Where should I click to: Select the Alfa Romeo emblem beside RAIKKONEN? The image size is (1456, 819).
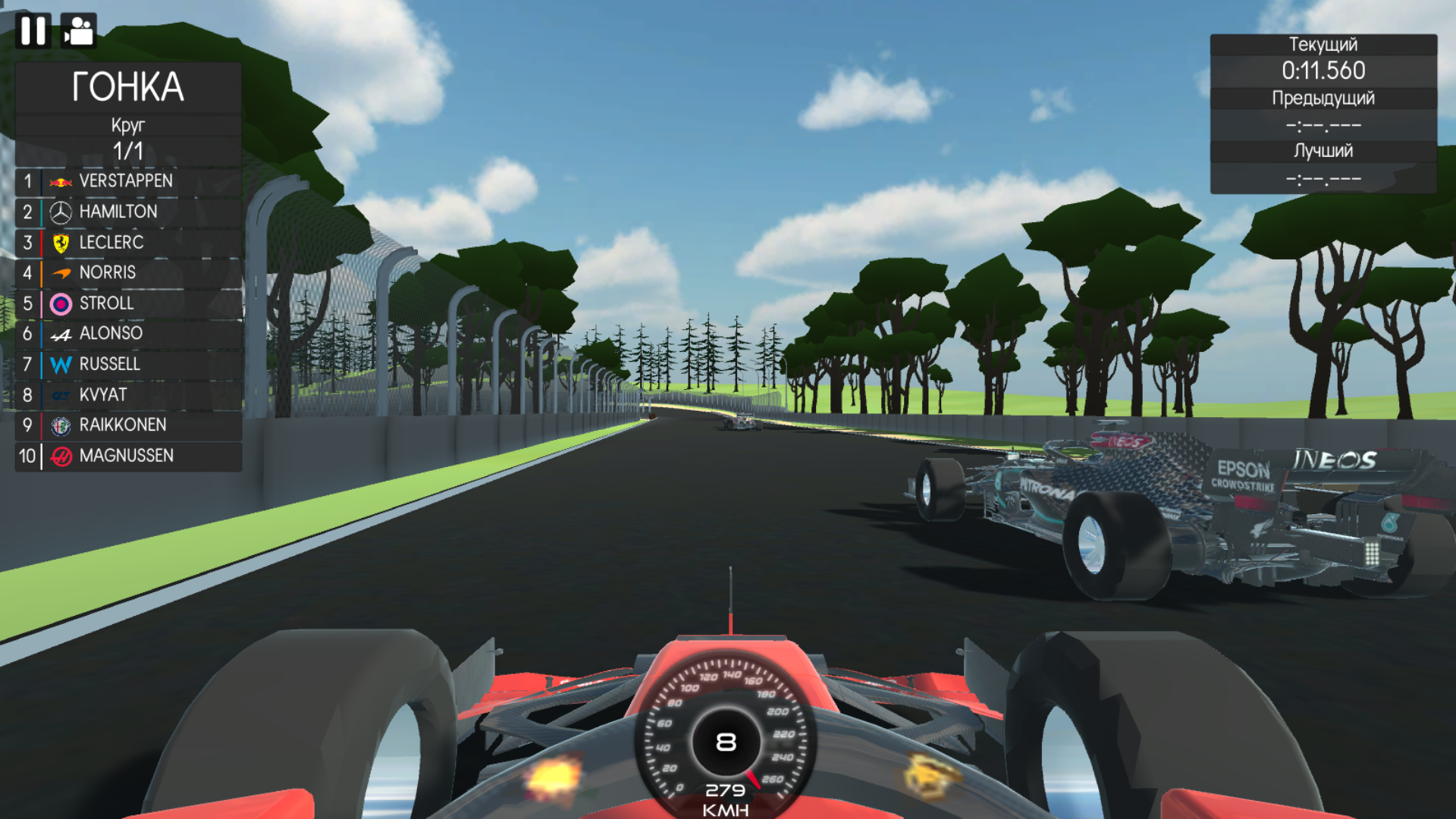(61, 425)
